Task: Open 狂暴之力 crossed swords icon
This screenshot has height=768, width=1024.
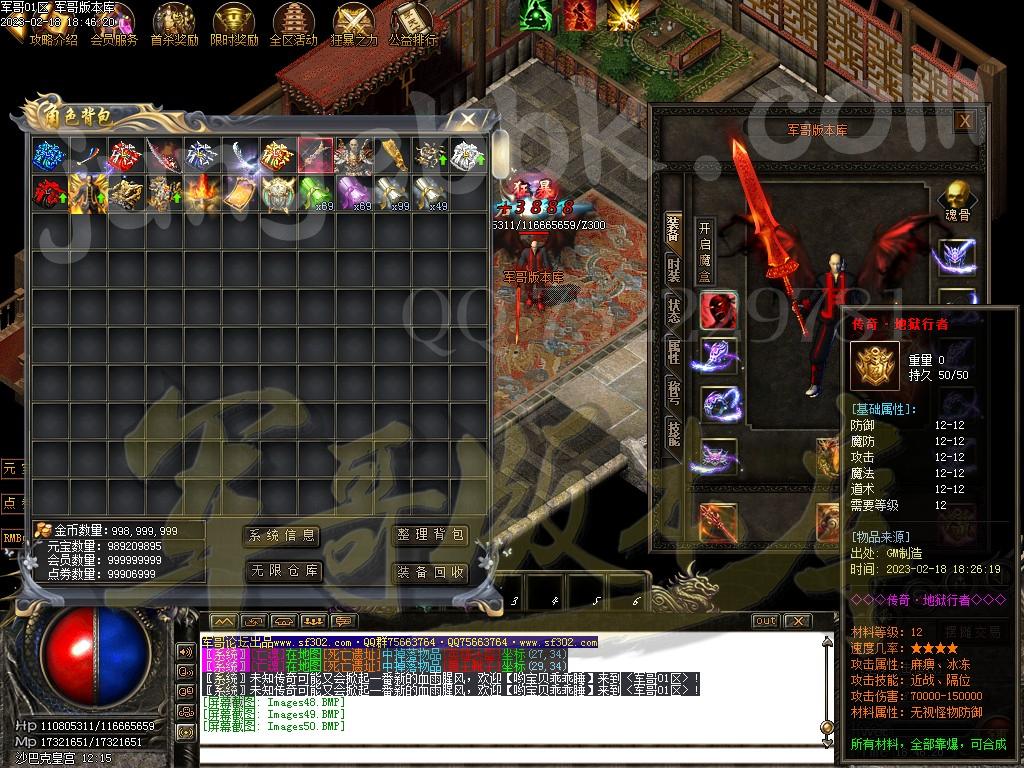Action: tap(353, 24)
